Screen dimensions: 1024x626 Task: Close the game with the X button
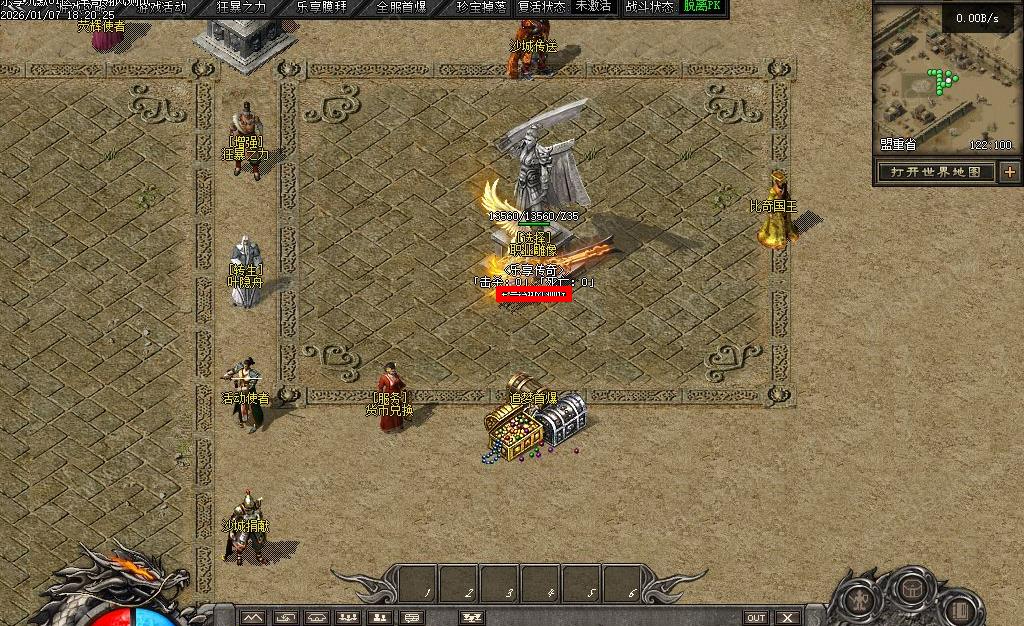click(x=788, y=618)
